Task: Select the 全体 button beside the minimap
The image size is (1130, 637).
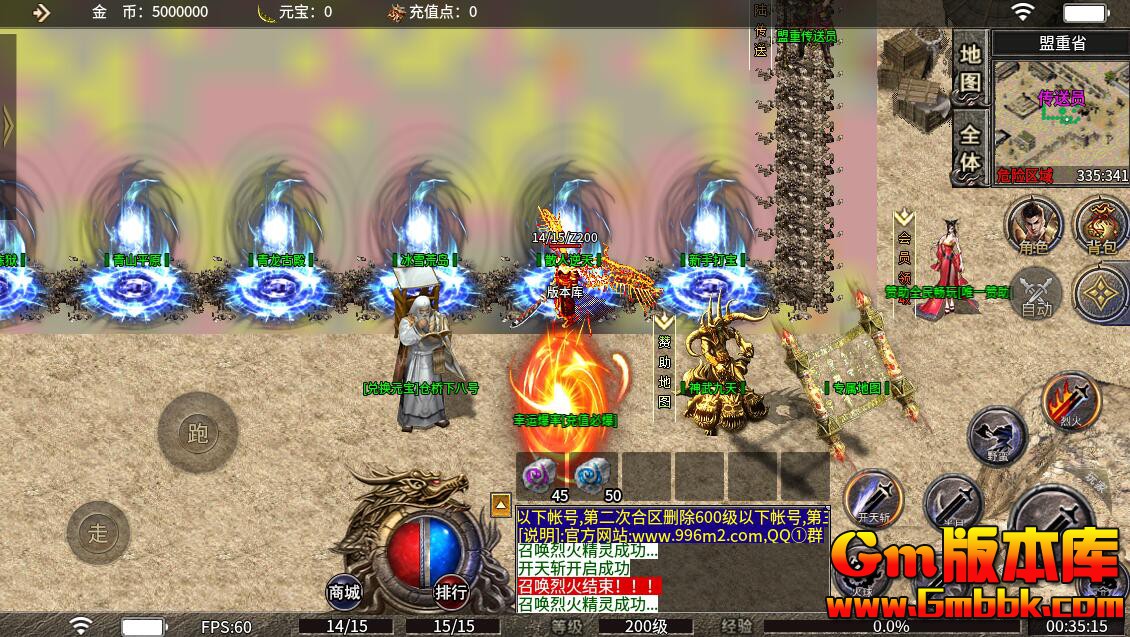Action: (970, 149)
